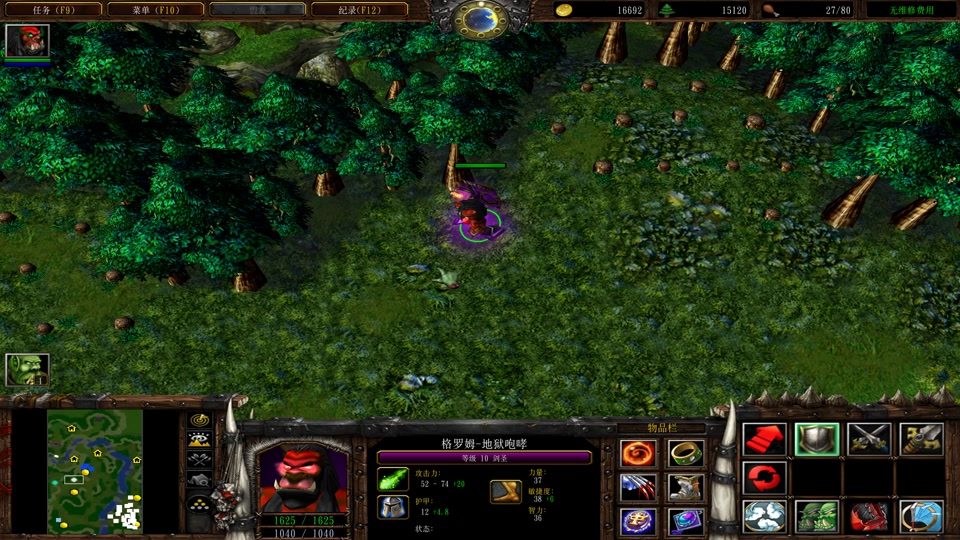This screenshot has height=540, width=960.
Task: Use the armored boots inventory item
Action: 686,488
